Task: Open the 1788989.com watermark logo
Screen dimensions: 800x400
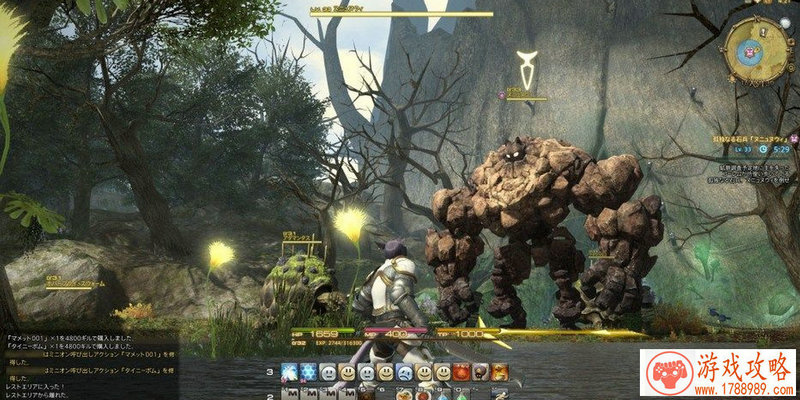Action: tap(717, 374)
